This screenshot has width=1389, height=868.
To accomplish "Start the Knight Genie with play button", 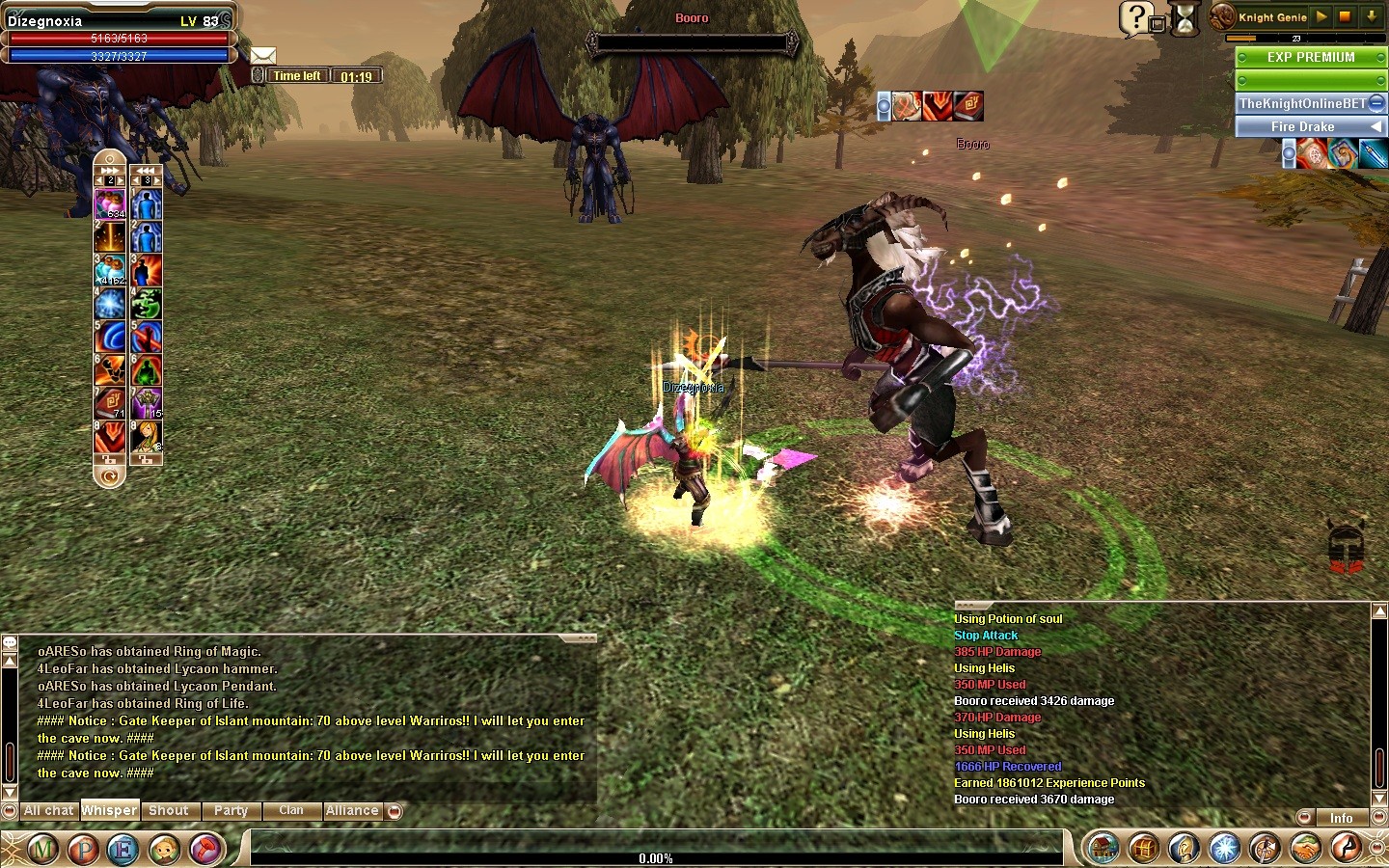I will click(1322, 16).
